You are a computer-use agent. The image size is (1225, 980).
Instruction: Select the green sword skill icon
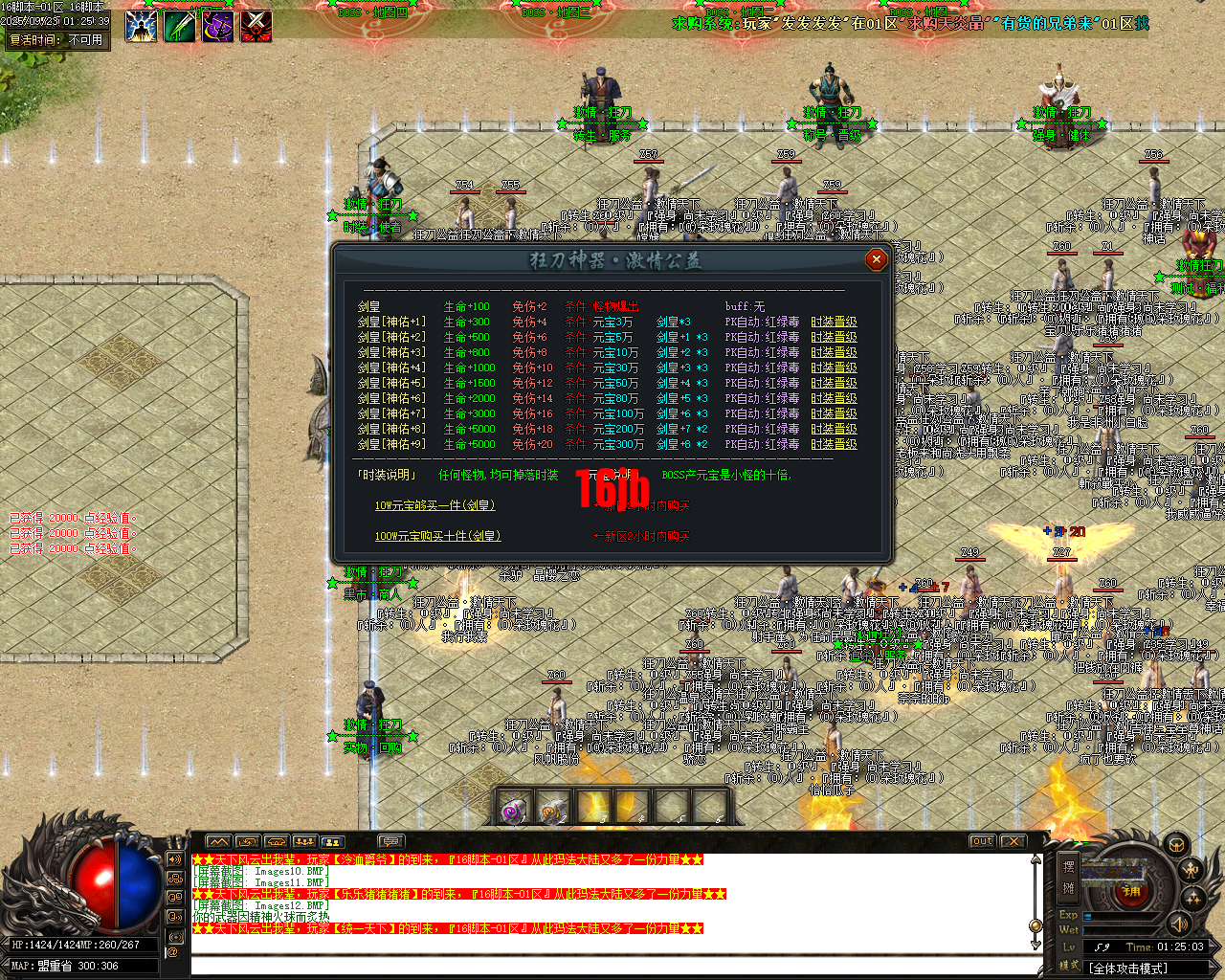click(180, 25)
